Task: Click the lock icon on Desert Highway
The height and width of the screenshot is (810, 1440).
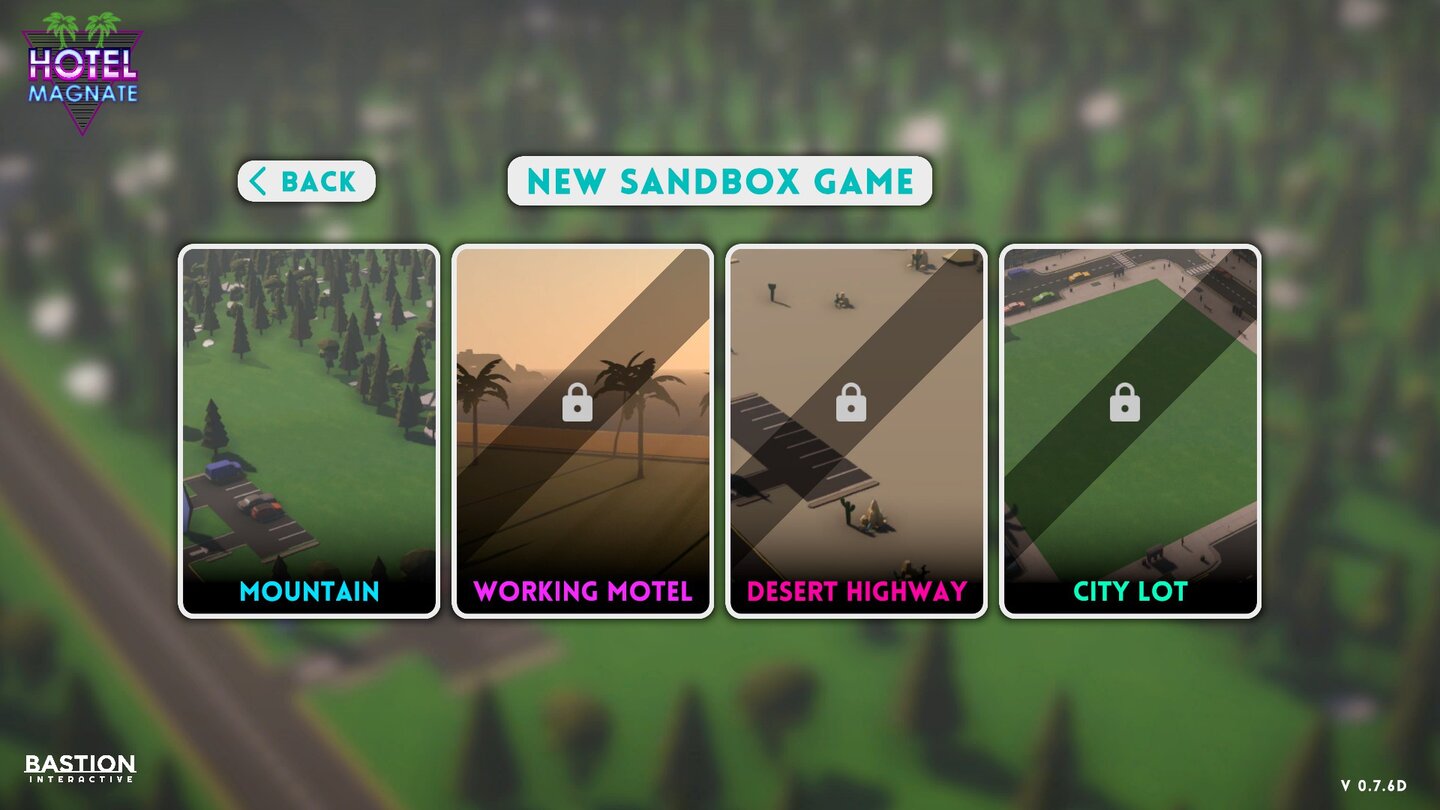Action: tap(851, 405)
